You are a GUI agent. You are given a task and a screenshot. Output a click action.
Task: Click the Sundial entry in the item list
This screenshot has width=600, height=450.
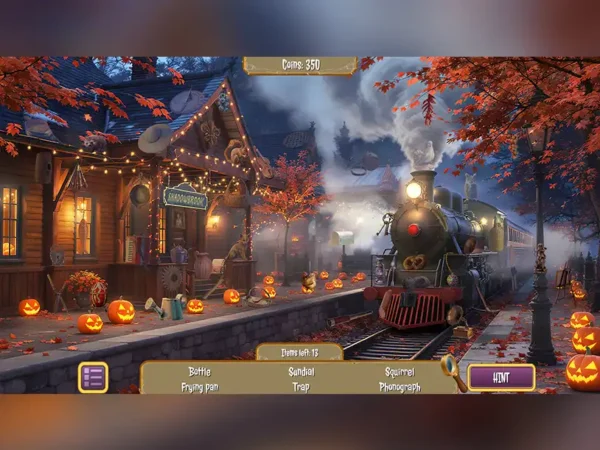tap(300, 371)
